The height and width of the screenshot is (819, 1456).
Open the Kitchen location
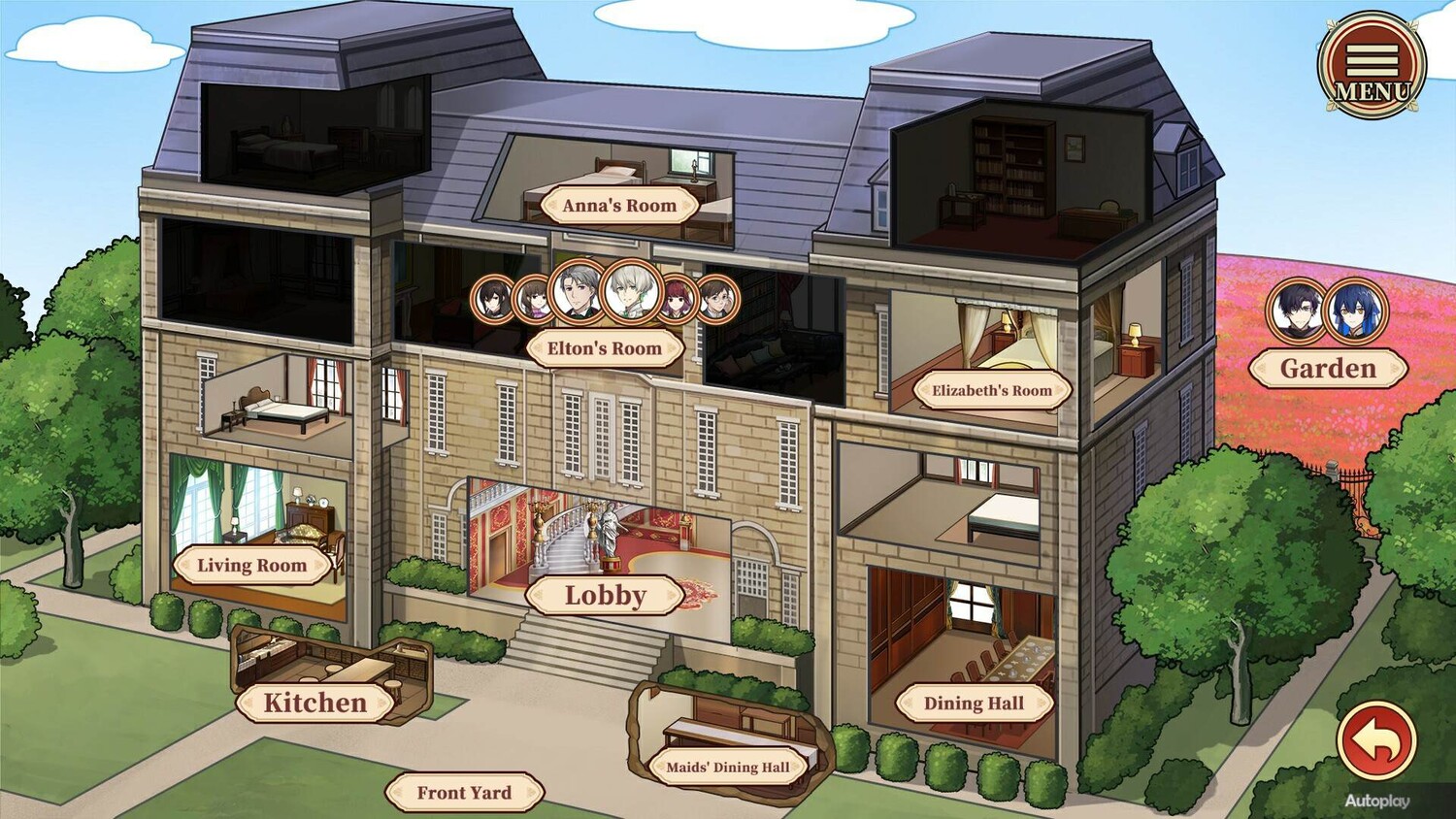[x=315, y=703]
